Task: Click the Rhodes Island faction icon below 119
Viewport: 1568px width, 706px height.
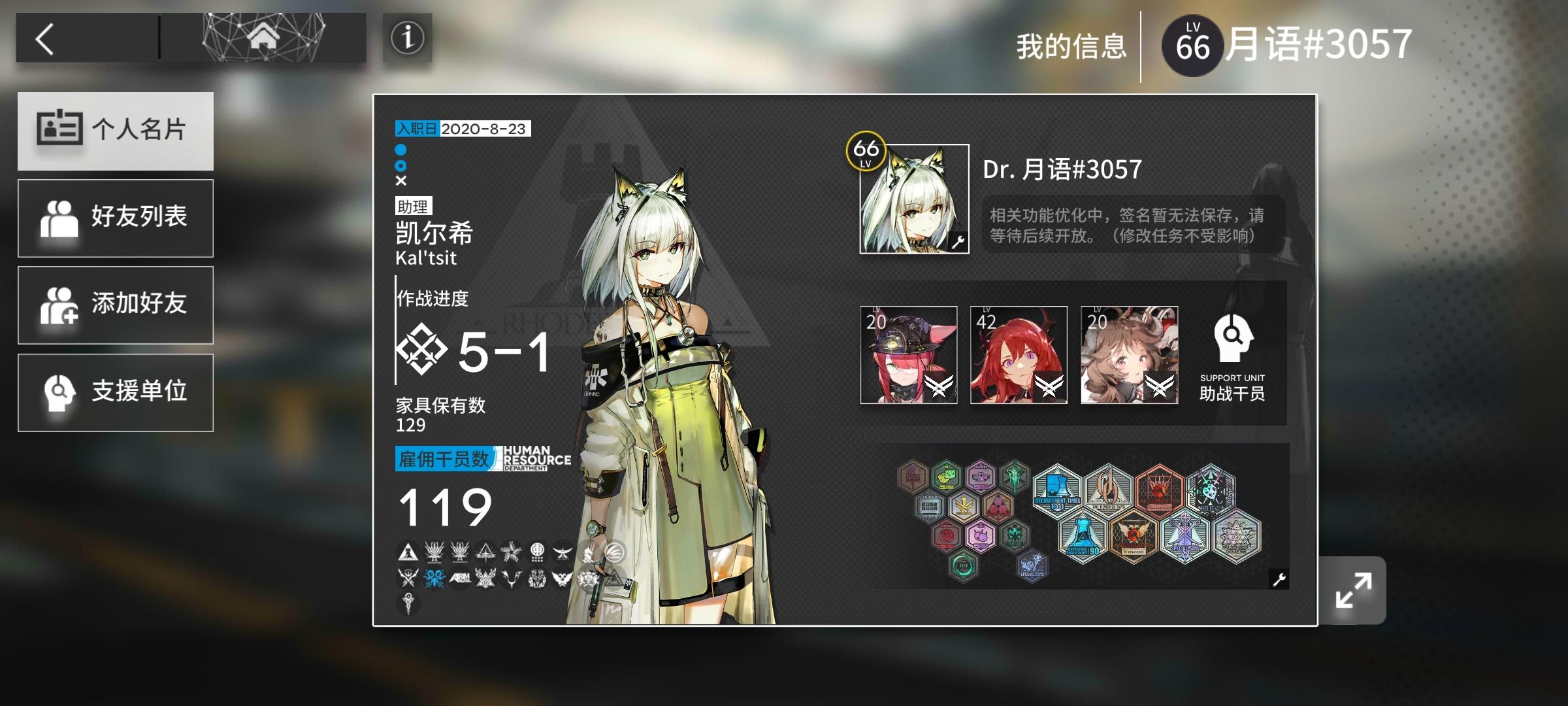Action: click(408, 552)
